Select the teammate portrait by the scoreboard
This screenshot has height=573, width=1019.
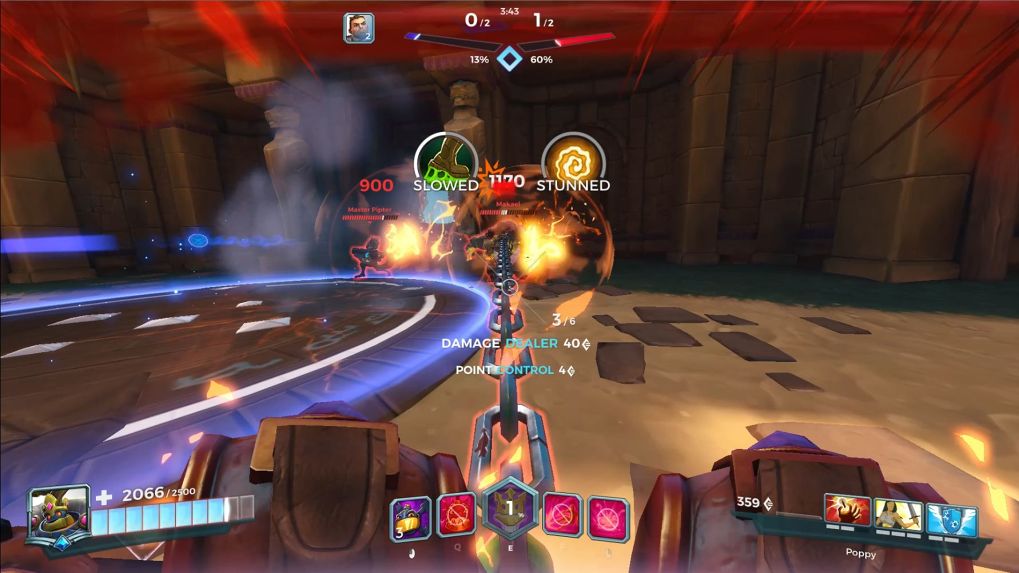point(358,27)
